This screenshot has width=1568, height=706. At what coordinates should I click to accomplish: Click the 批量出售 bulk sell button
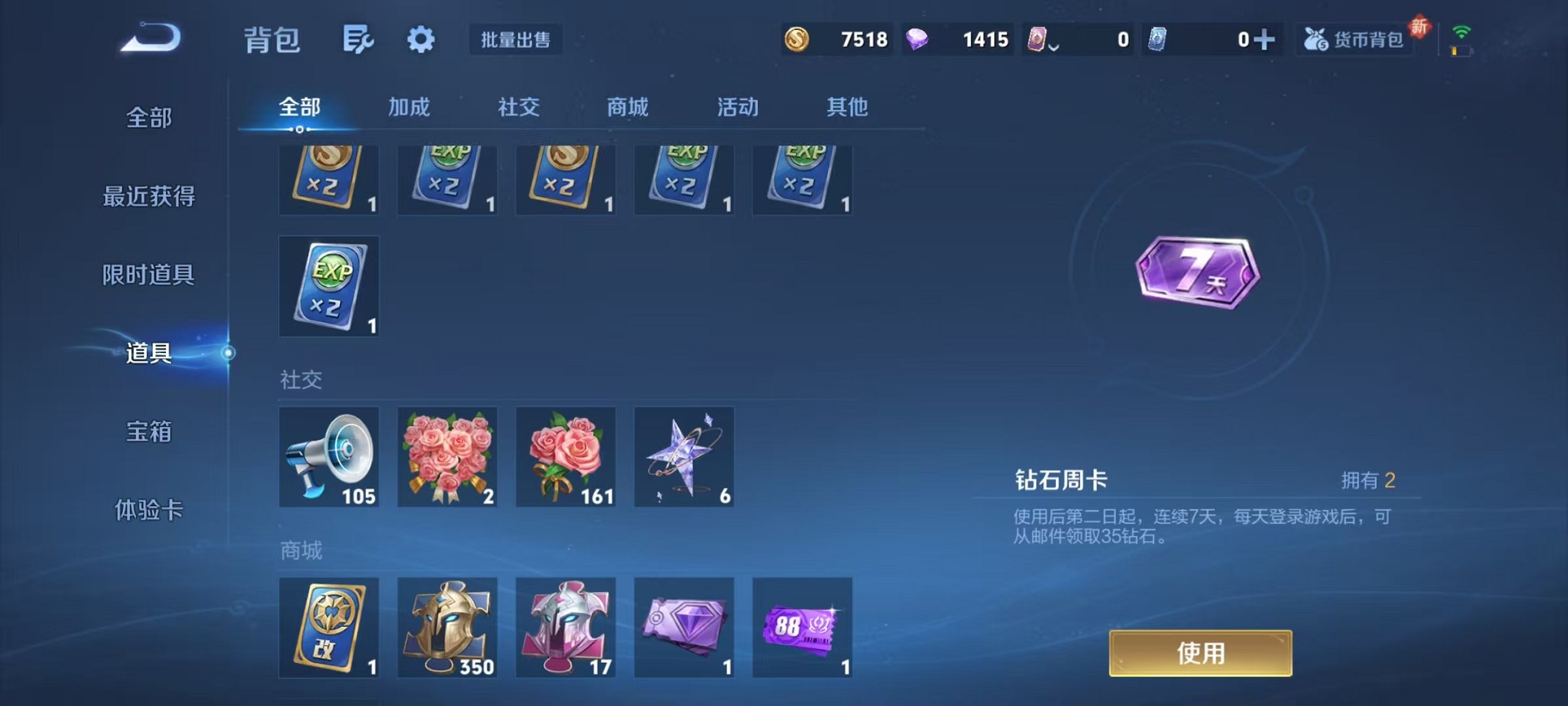coord(517,40)
